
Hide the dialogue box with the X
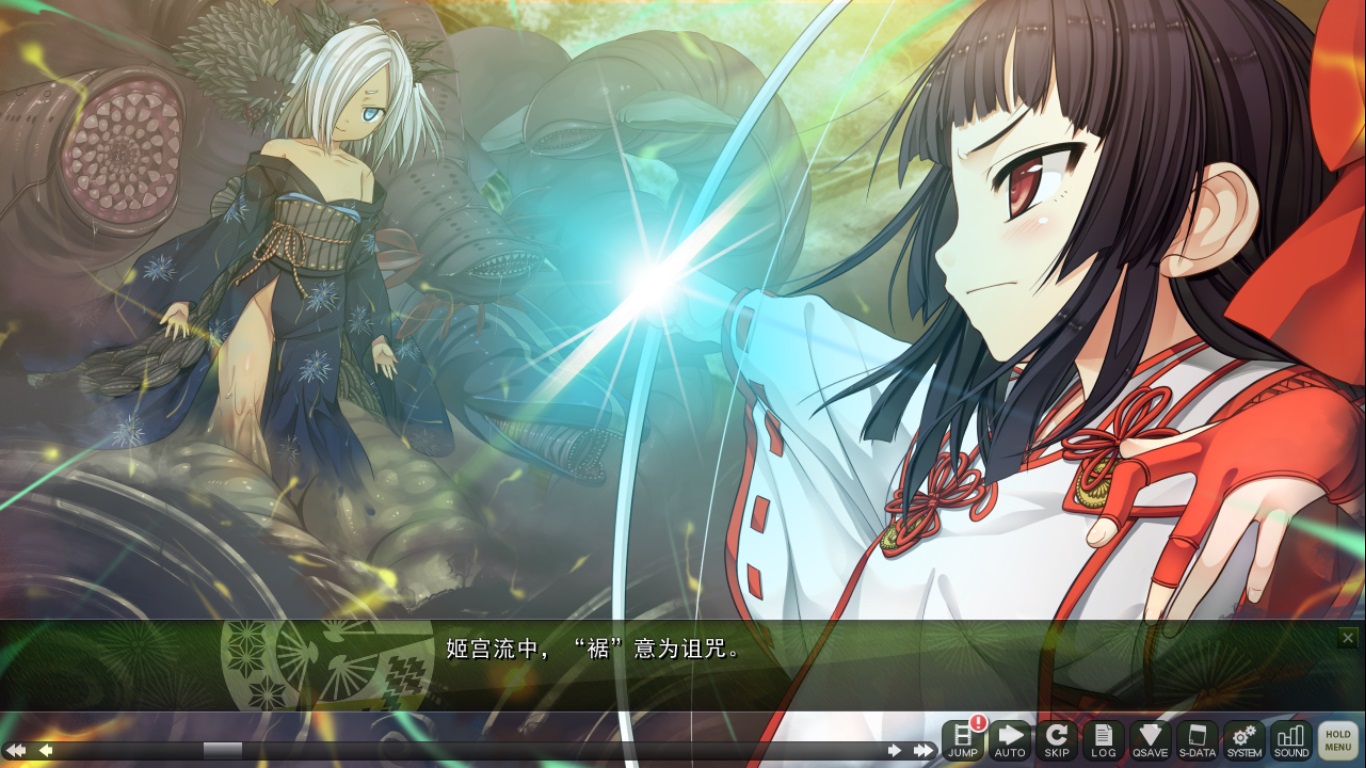pos(1350,637)
